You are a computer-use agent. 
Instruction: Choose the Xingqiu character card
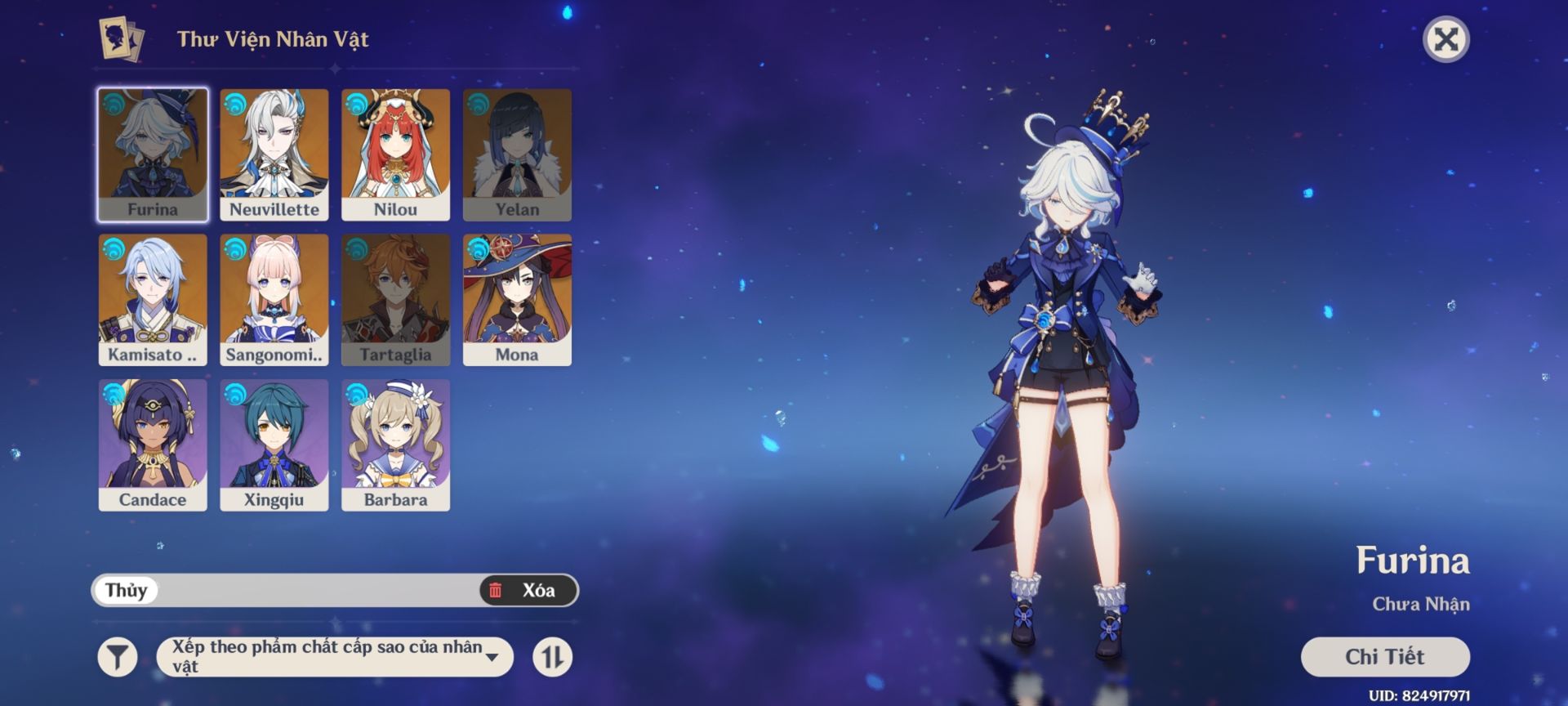(274, 445)
